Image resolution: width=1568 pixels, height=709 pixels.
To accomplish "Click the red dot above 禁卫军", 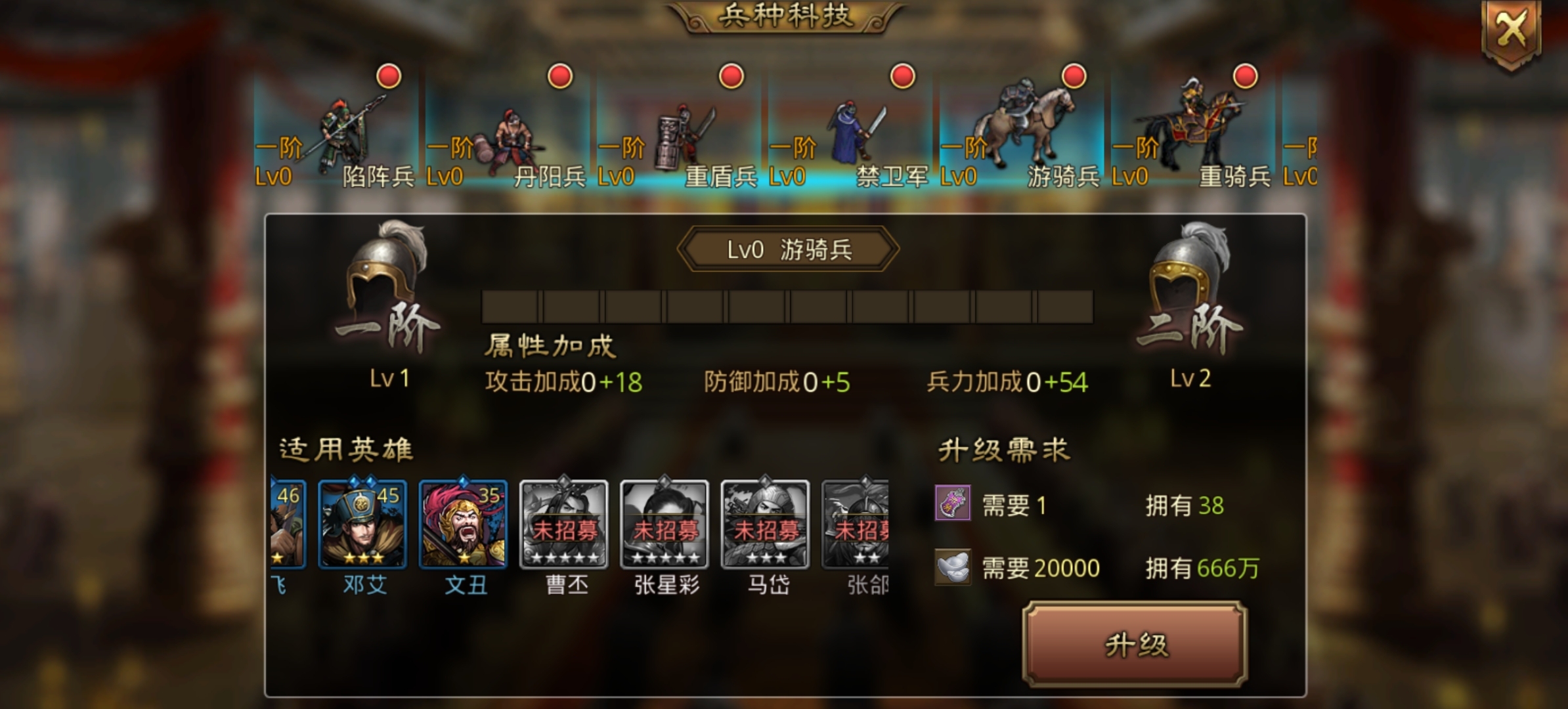I will (901, 77).
